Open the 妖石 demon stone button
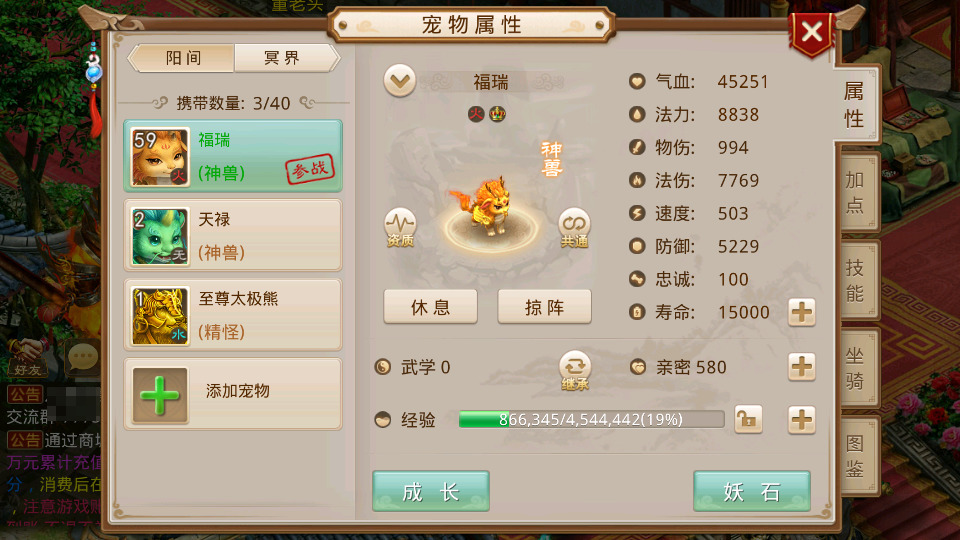This screenshot has height=540, width=960. [752, 491]
